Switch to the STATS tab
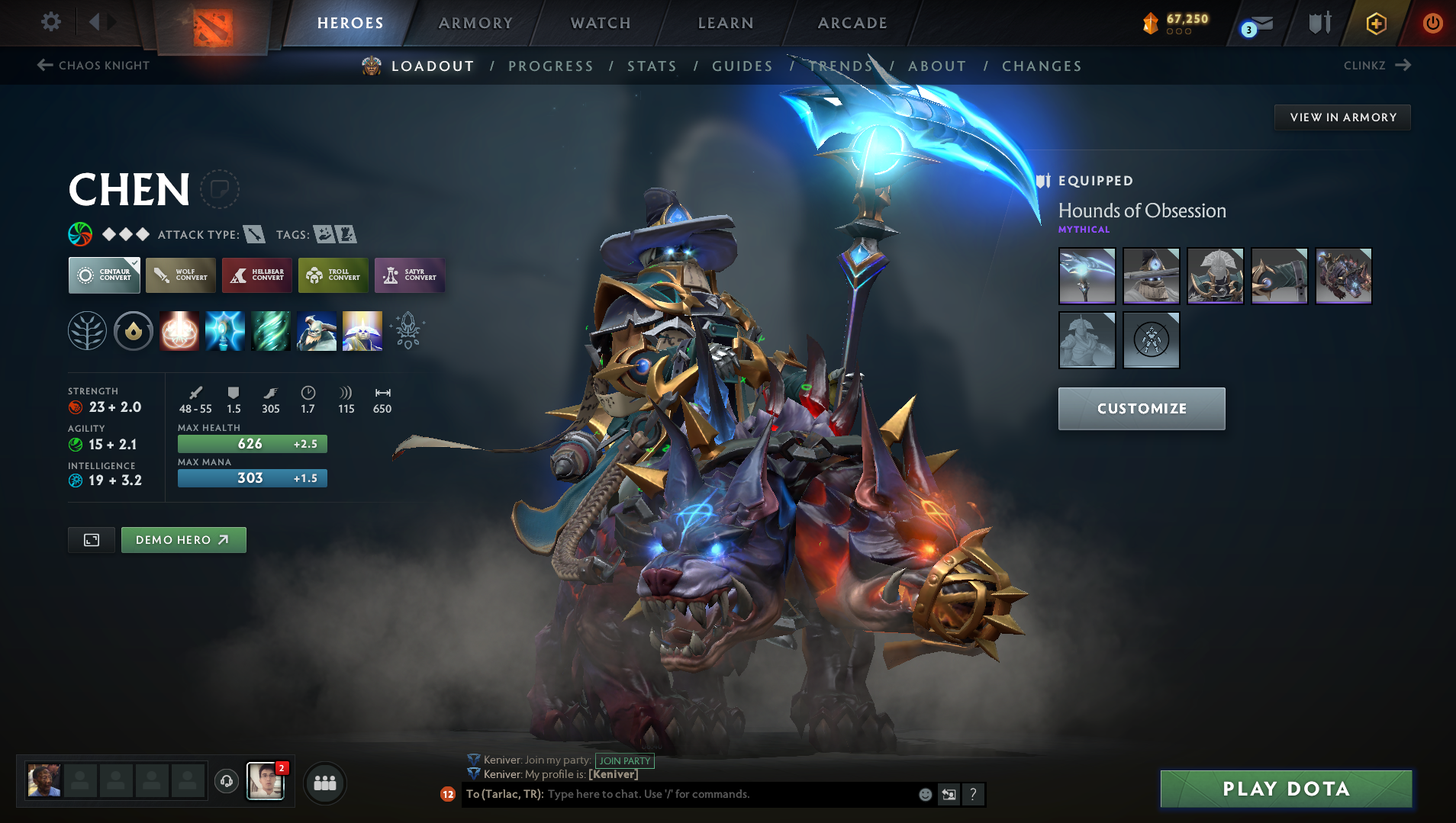The image size is (1456, 823). click(x=652, y=66)
